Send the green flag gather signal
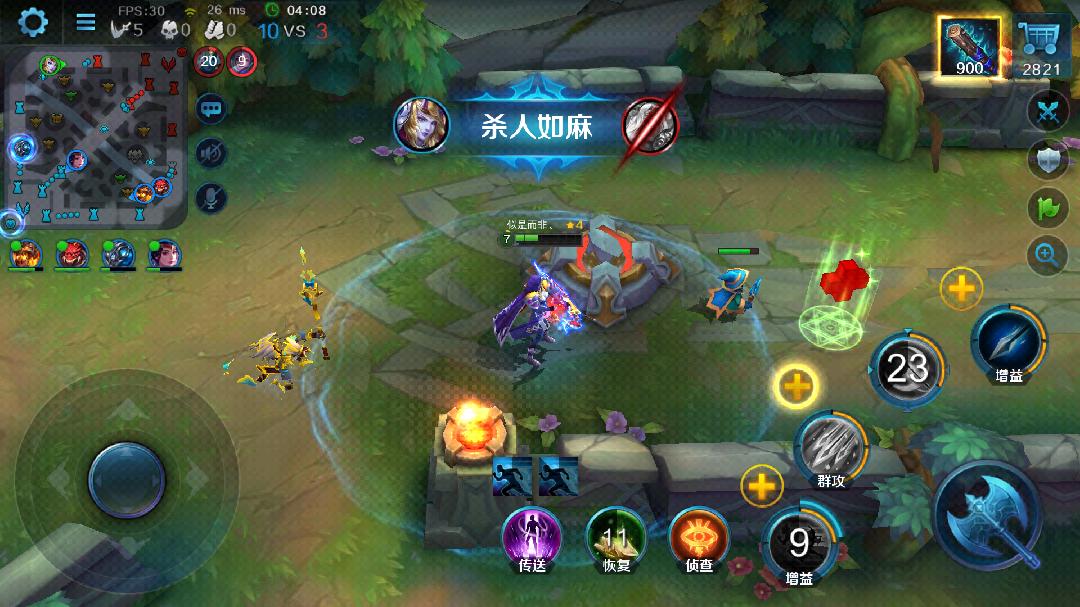This screenshot has width=1080, height=607. coord(1047,208)
